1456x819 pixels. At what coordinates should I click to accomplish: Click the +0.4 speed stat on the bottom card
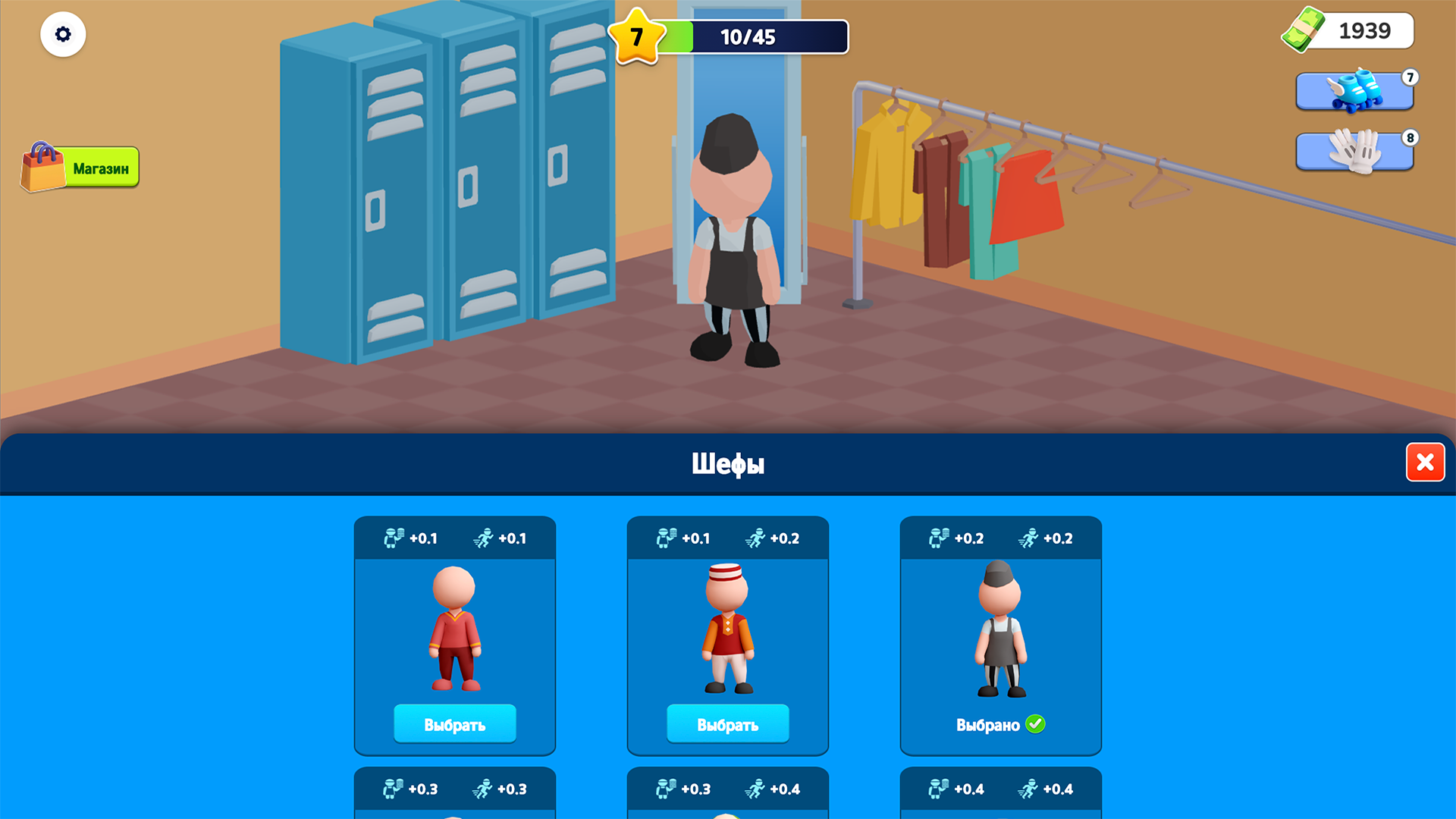tap(1060, 789)
